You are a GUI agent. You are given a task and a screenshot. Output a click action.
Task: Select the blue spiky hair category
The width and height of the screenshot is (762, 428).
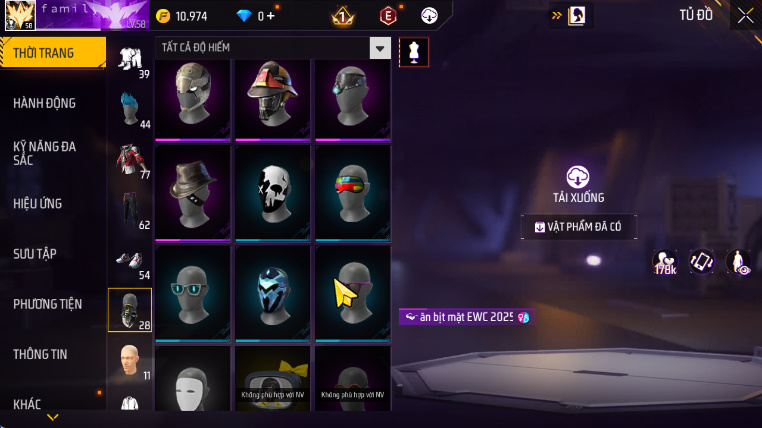(x=130, y=110)
